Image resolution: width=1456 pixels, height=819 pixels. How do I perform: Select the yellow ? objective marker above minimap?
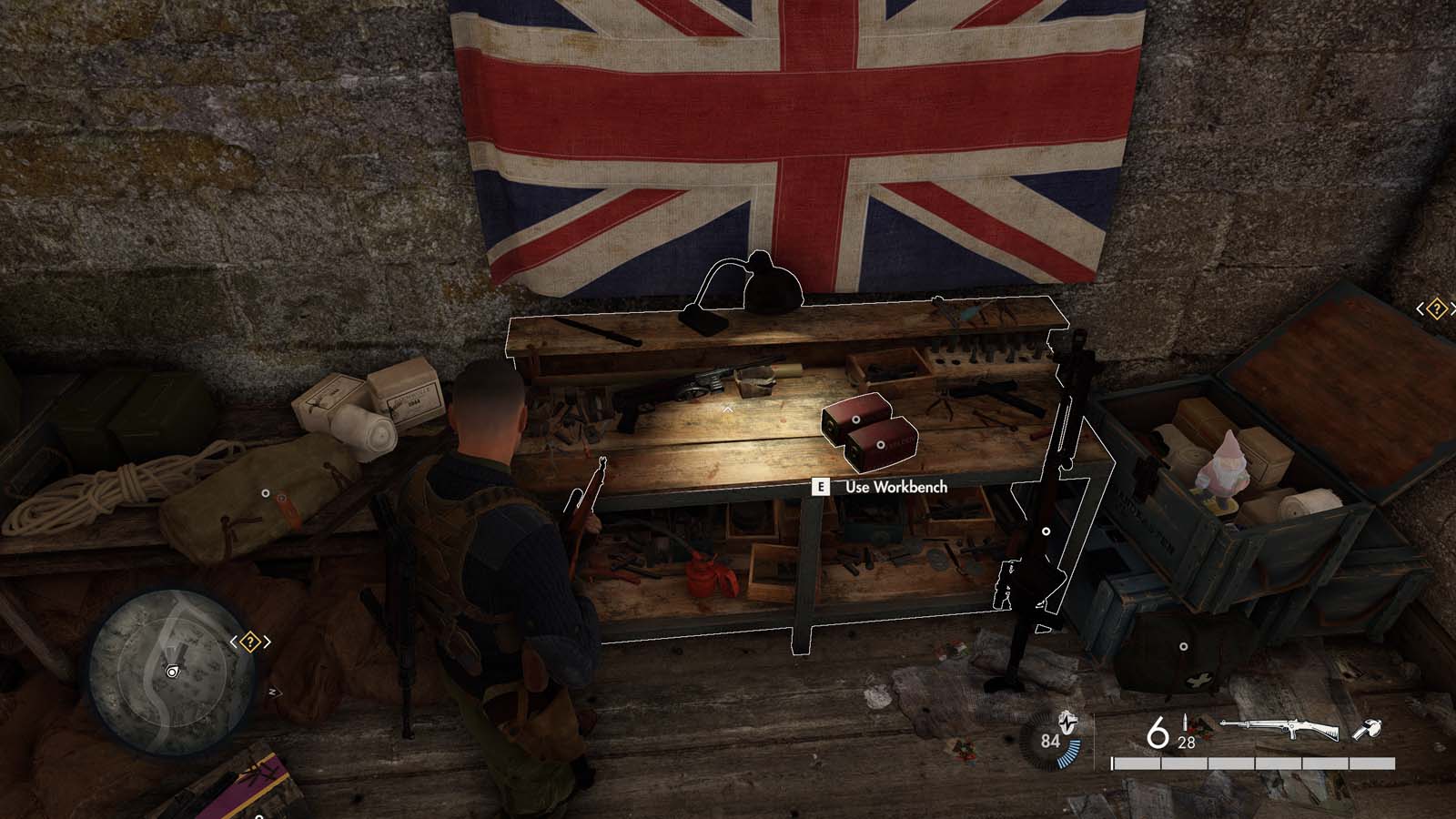pyautogui.click(x=249, y=641)
